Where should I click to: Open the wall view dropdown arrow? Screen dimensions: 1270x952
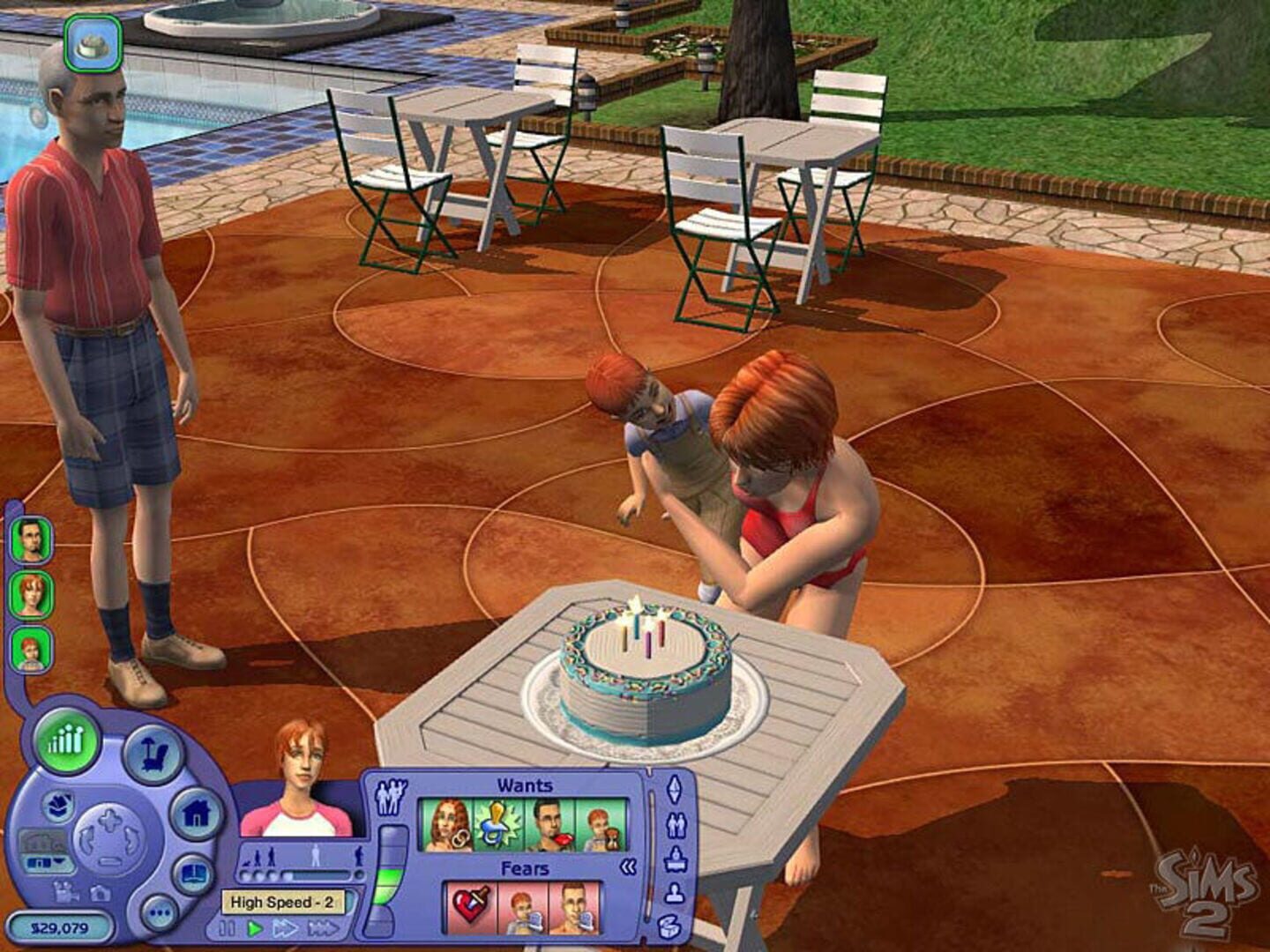click(x=61, y=861)
